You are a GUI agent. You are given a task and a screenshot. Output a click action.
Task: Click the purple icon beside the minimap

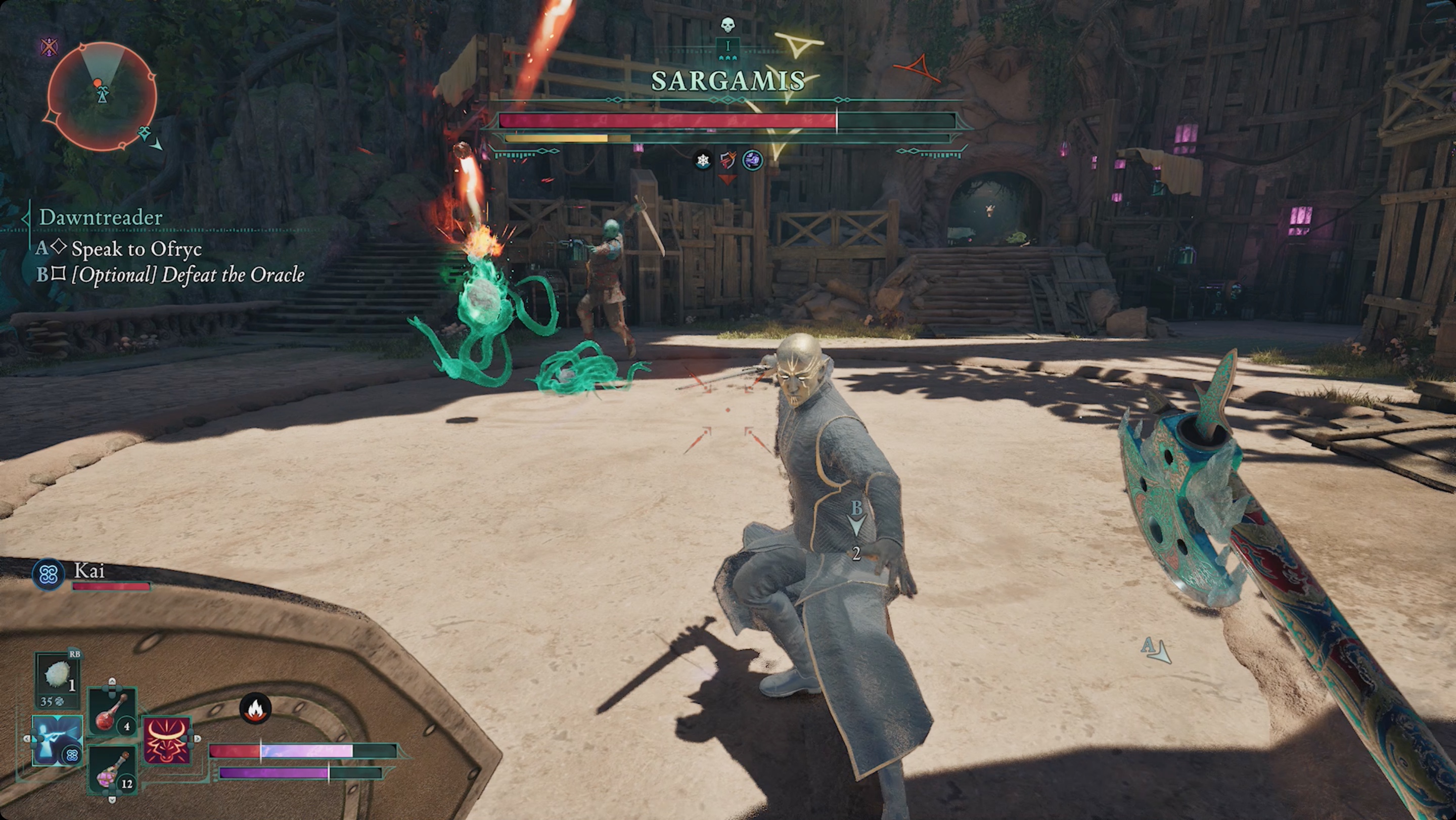[x=50, y=47]
